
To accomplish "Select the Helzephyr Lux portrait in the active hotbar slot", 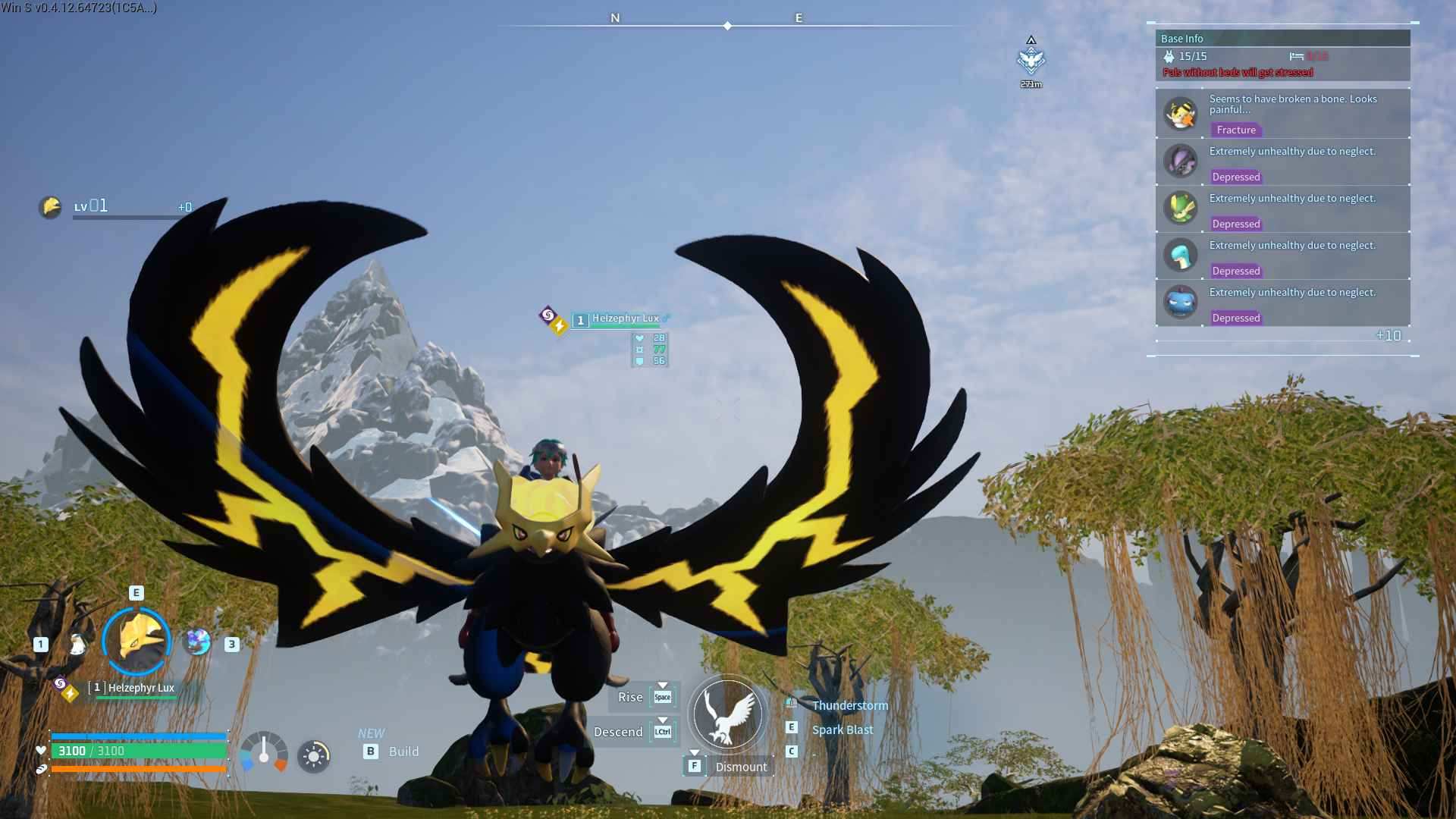I will click(136, 641).
